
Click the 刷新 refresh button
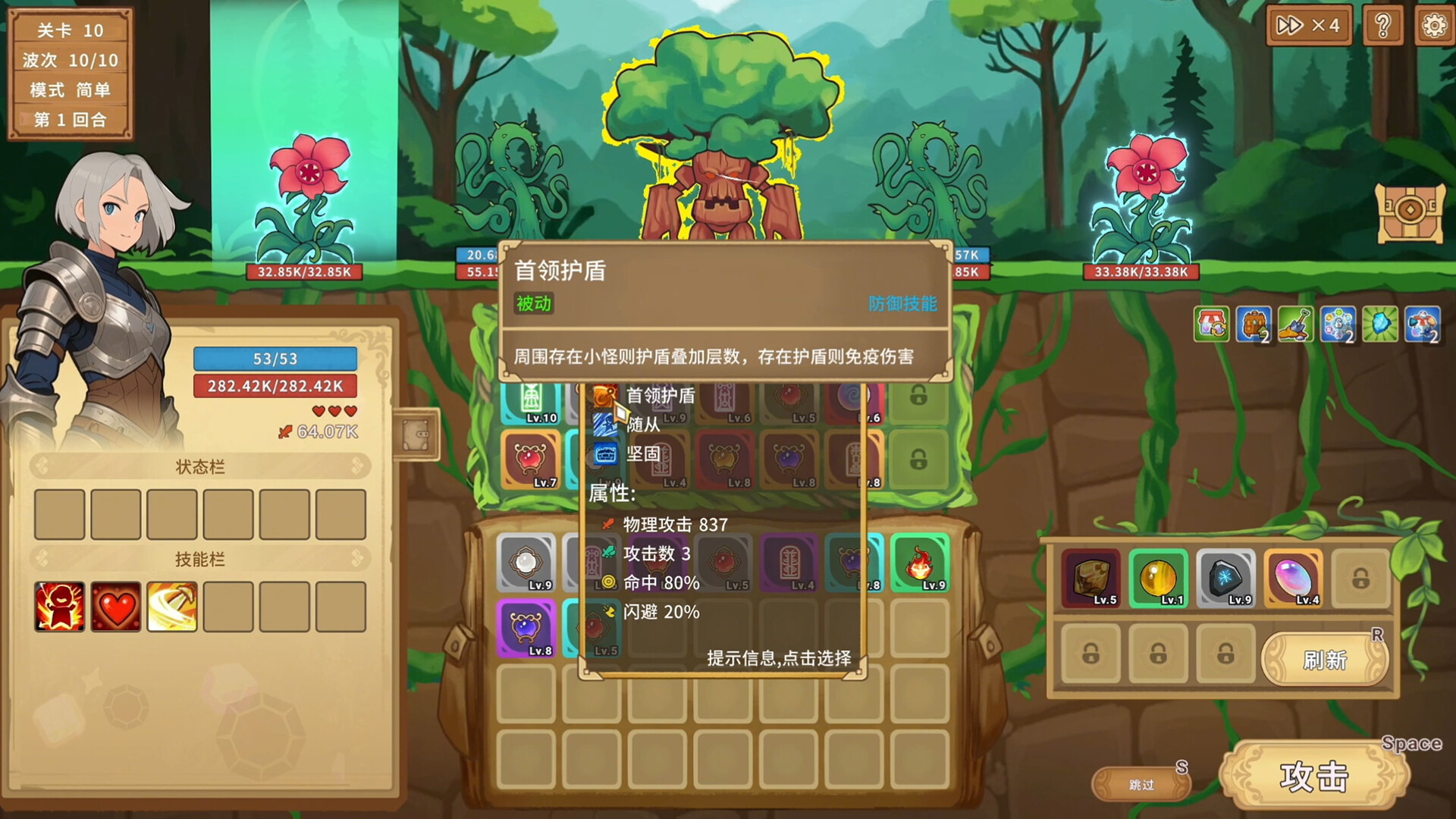coord(1324,660)
